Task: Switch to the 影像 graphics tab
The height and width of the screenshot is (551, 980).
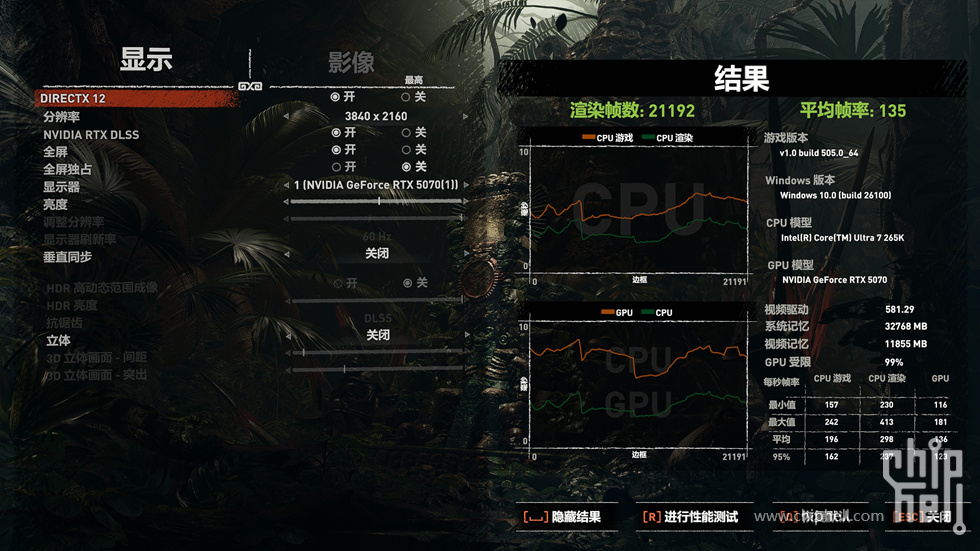Action: coord(351,63)
